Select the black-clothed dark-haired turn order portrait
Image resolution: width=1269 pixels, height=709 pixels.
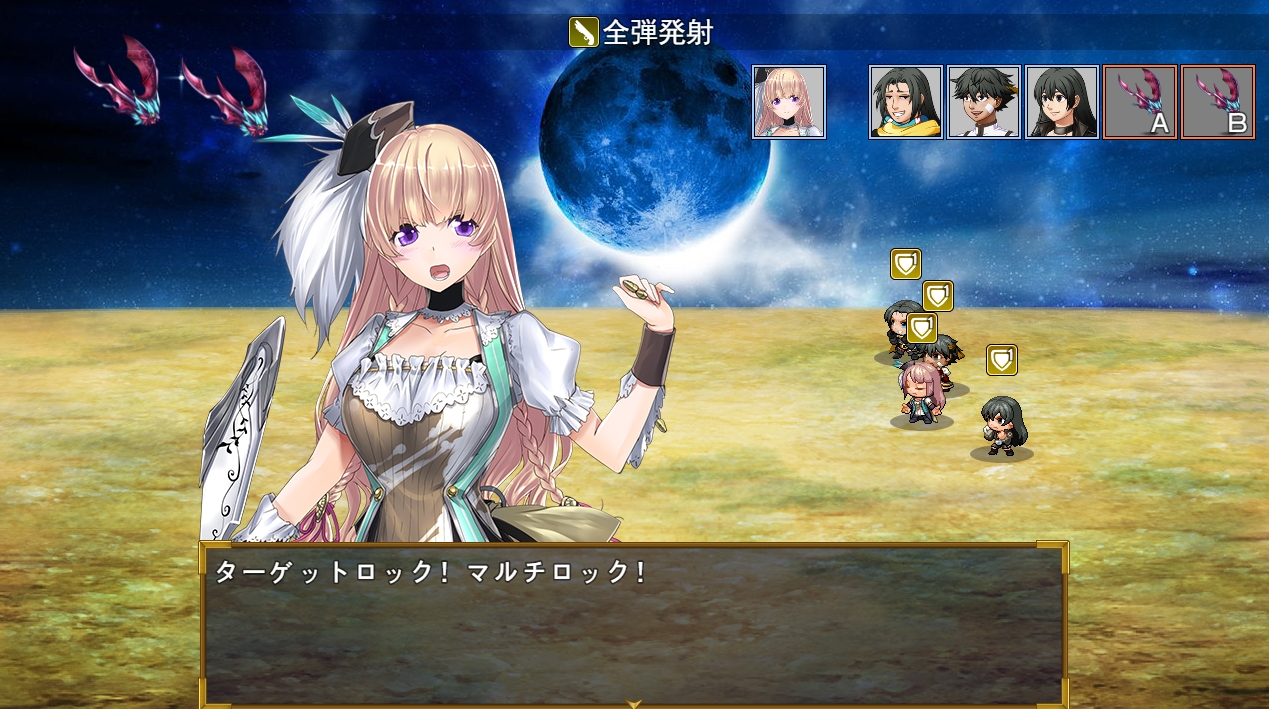pos(1062,102)
